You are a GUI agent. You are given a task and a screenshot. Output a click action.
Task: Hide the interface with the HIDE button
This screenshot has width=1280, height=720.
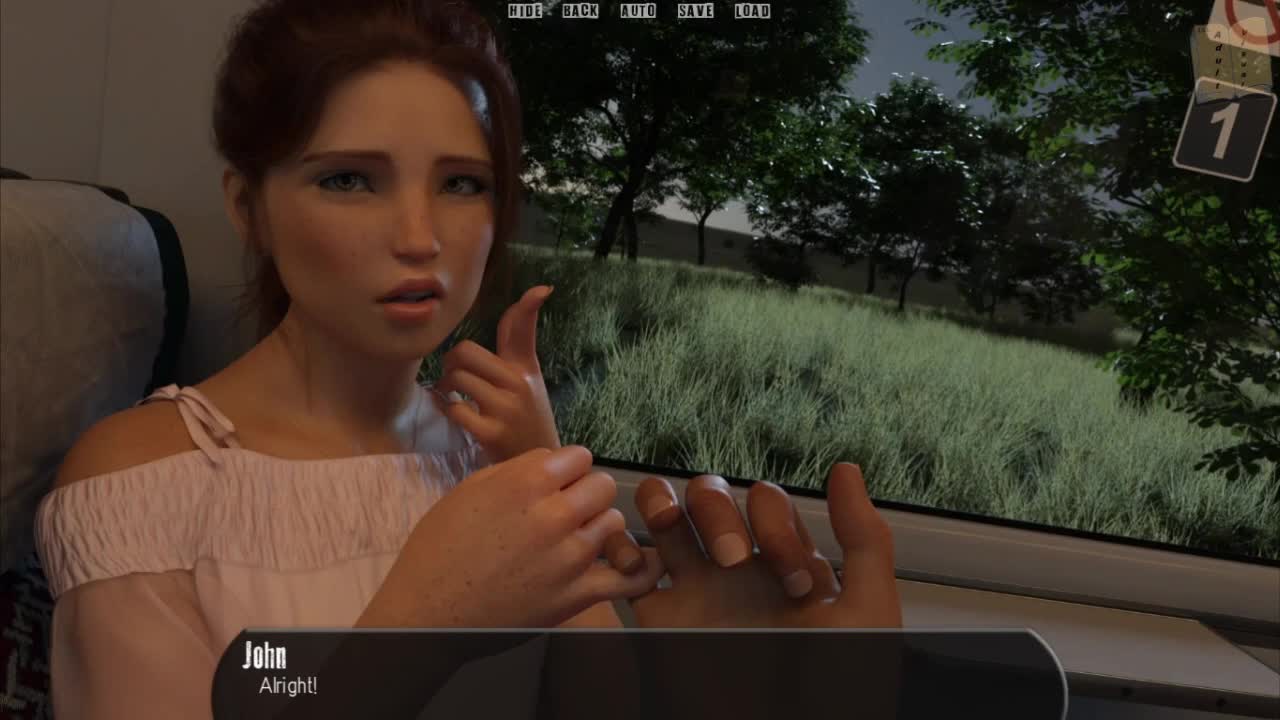[x=525, y=11]
